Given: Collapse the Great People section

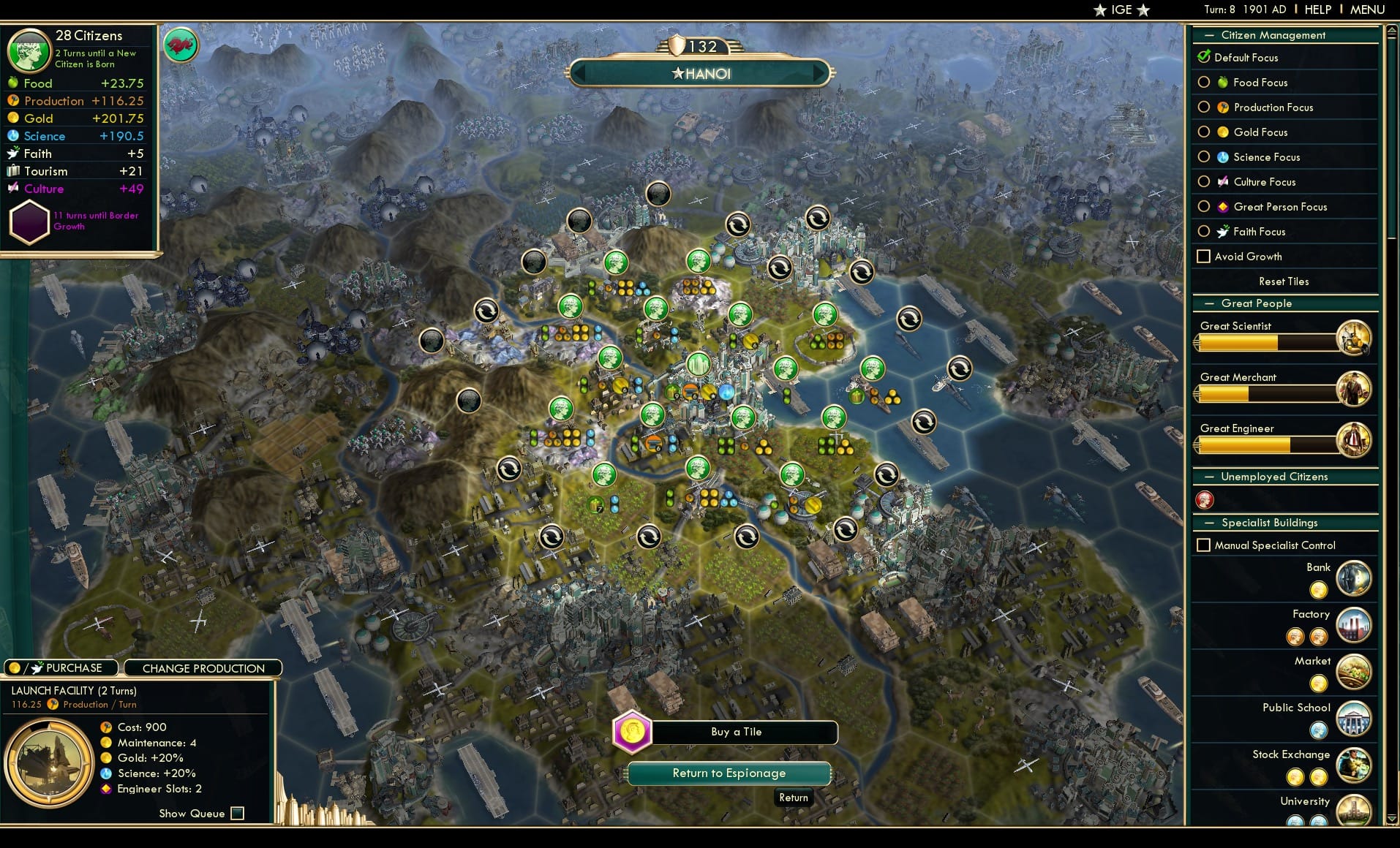Looking at the screenshot, I should coord(1211,303).
